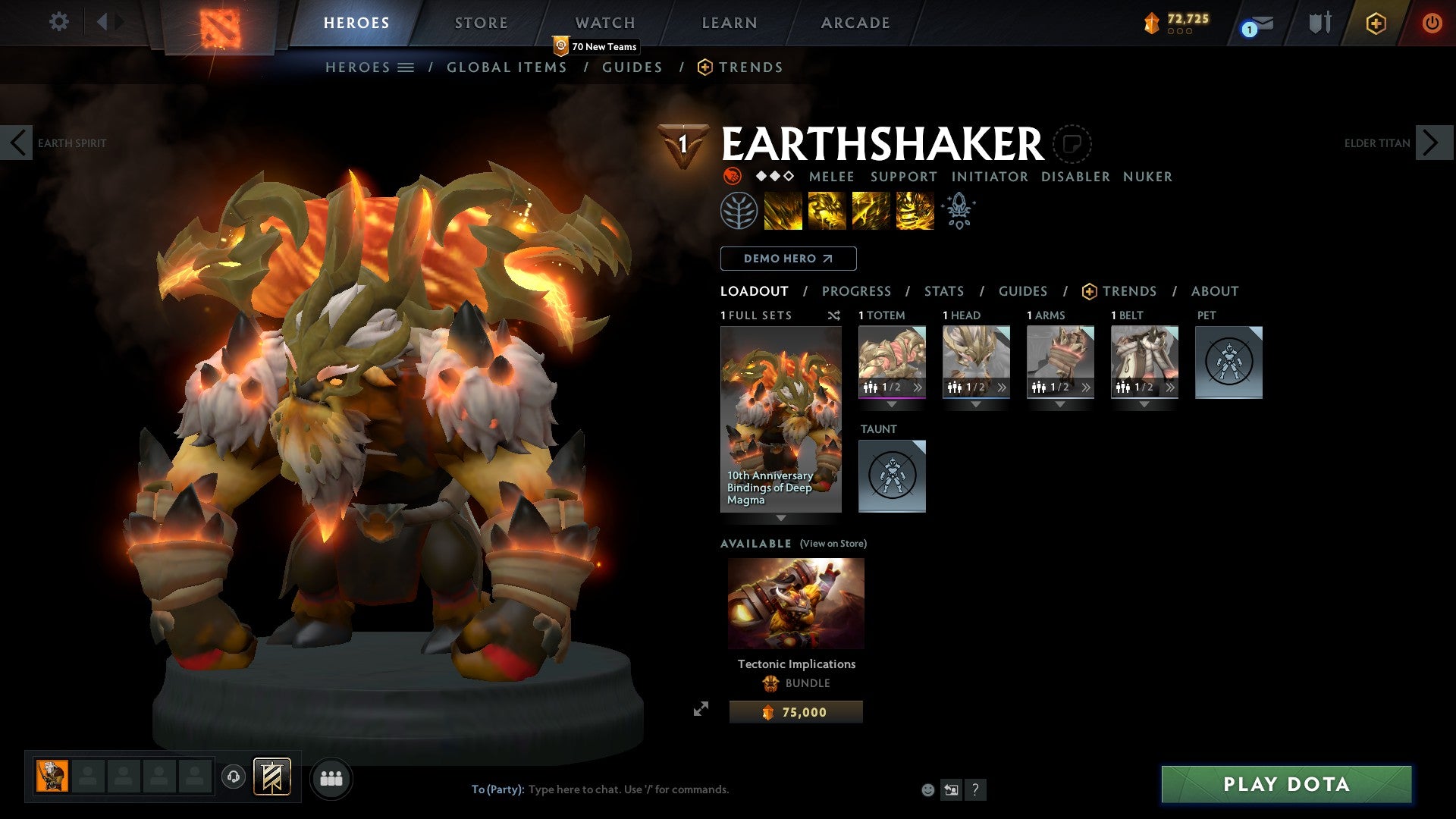Expand the HEAD item dropdown arrow
Screen dimensions: 1456x819
(x=976, y=404)
